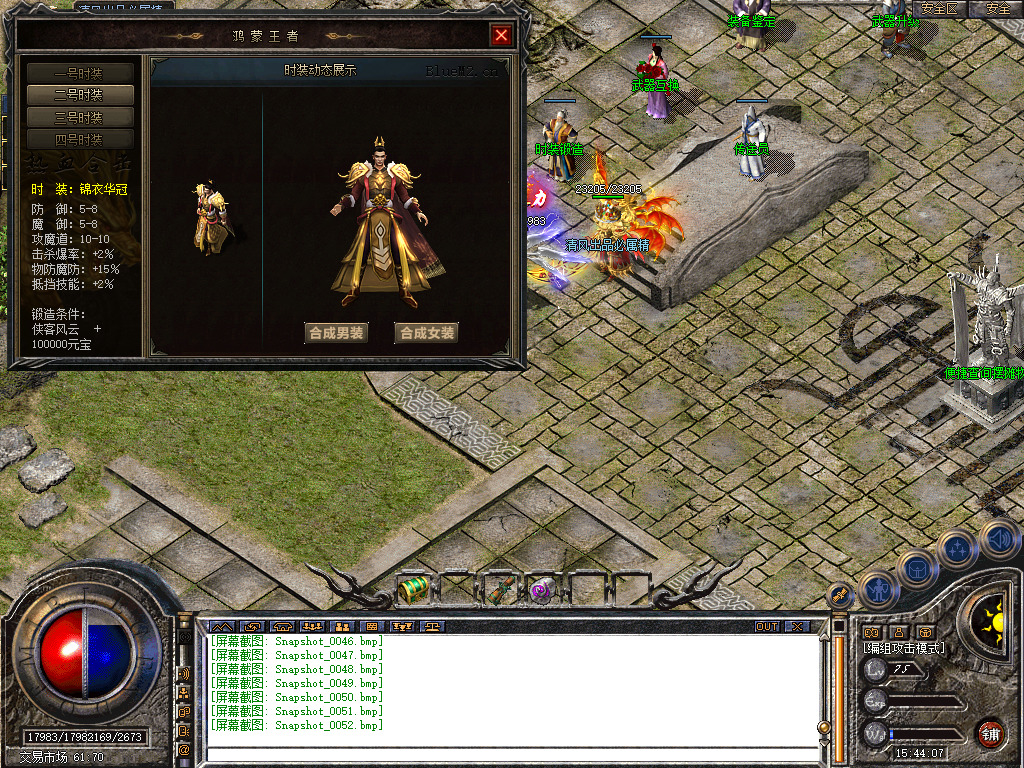Image resolution: width=1024 pixels, height=768 pixels.
Task: Activate the purple swirl stone belt slot
Action: [542, 589]
